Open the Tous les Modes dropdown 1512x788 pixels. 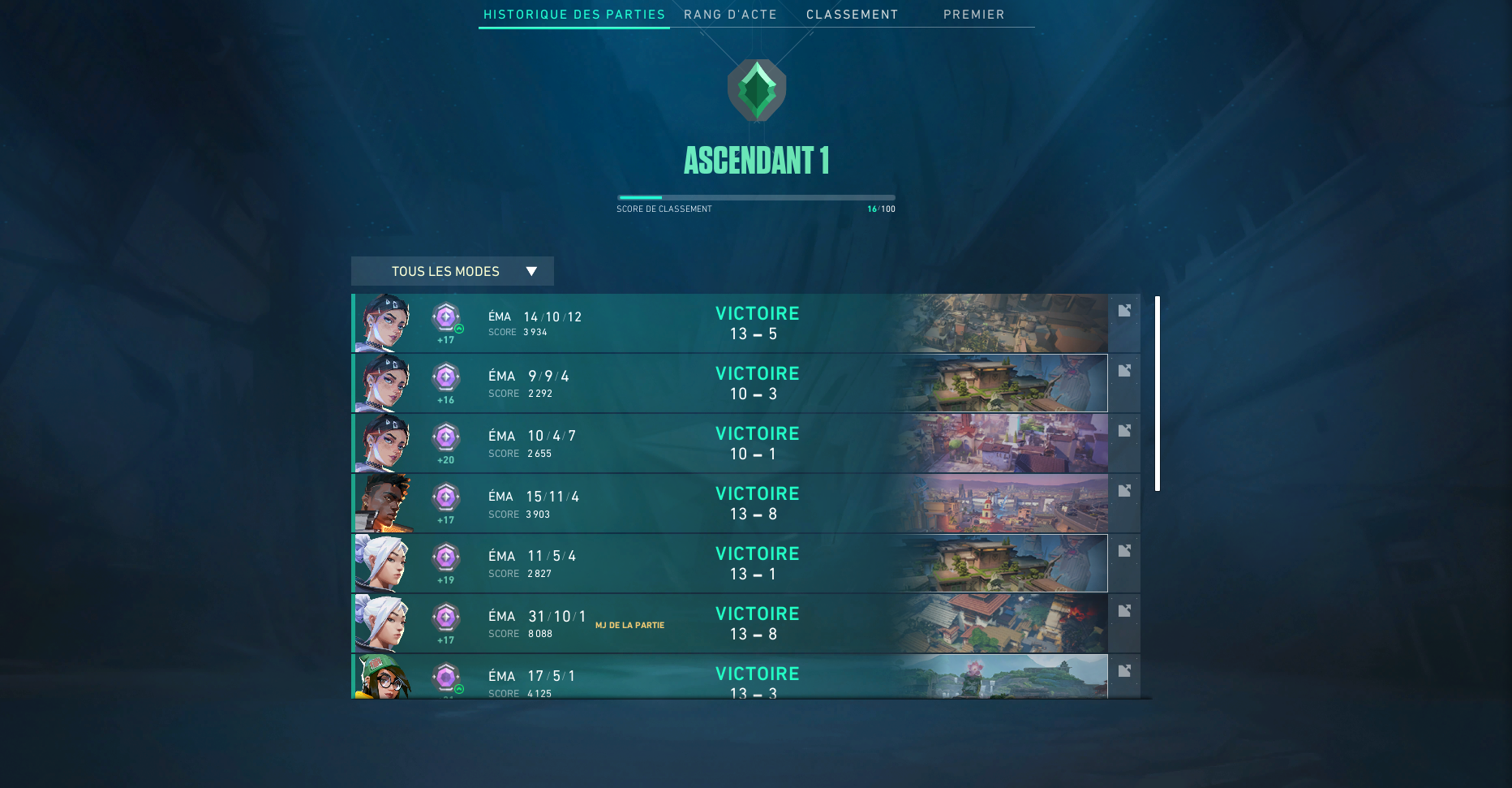tap(453, 271)
